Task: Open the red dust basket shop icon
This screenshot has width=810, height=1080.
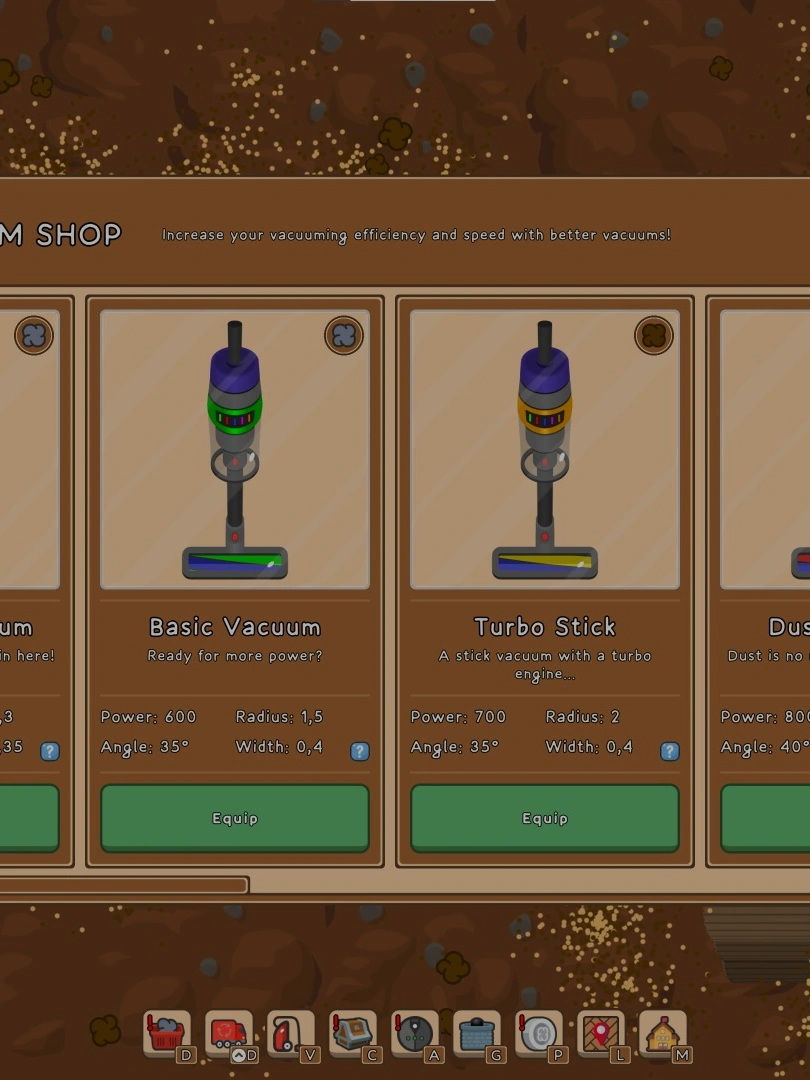Action: (166, 1033)
